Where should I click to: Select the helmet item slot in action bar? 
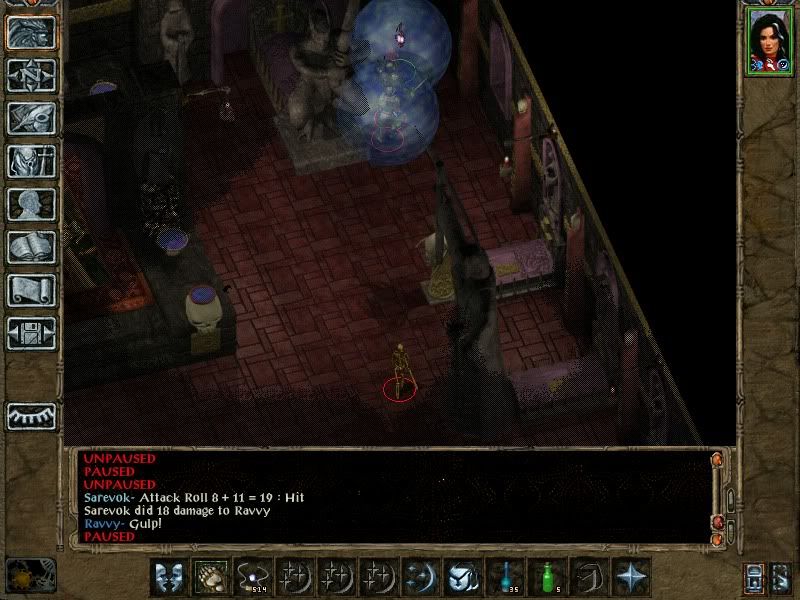click(x=462, y=576)
